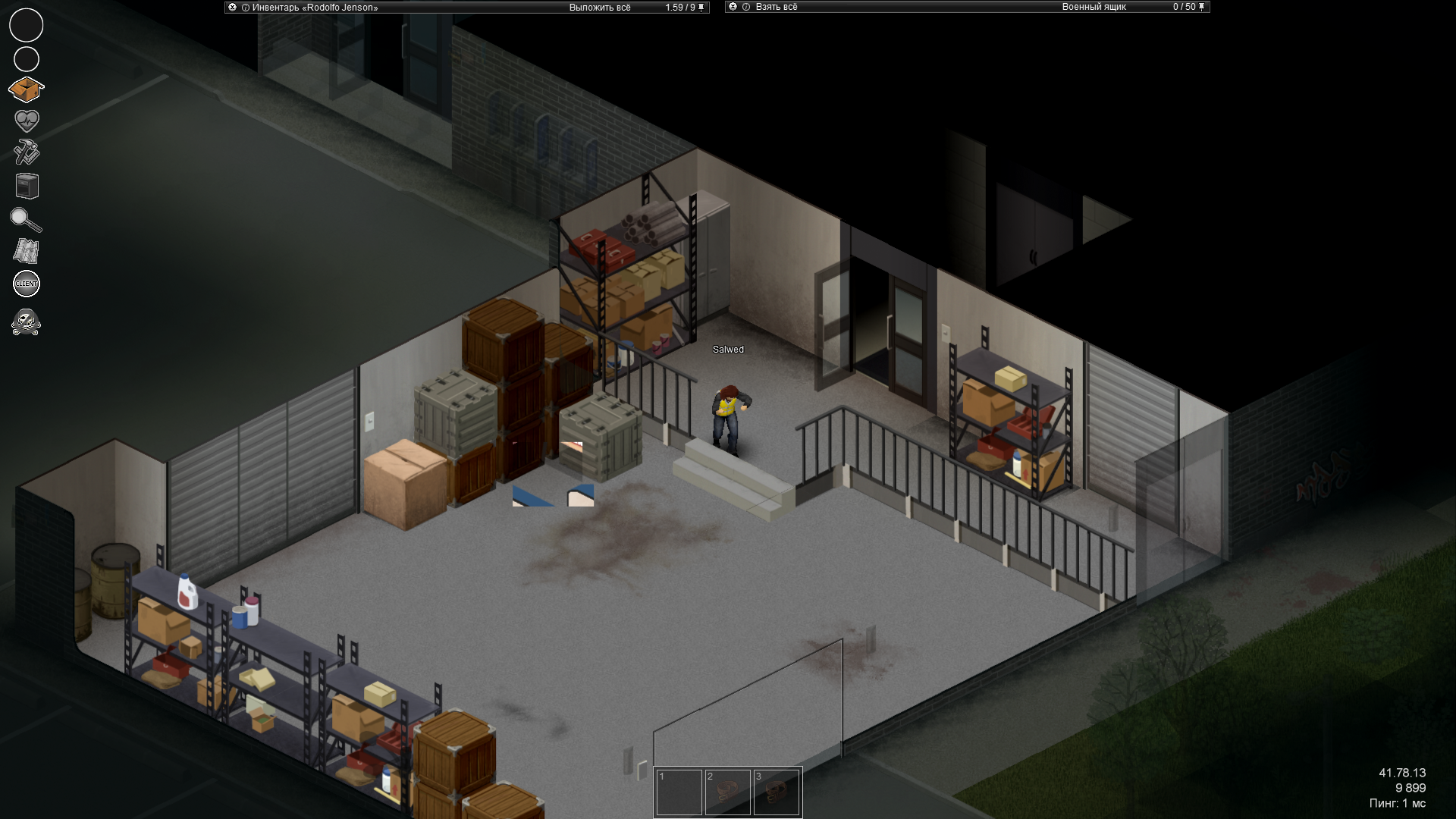Viewport: 1456px width, 819px height.
Task: Click the info icon beside «Rodolfo Jenson» inventory
Action: pyautogui.click(x=243, y=7)
